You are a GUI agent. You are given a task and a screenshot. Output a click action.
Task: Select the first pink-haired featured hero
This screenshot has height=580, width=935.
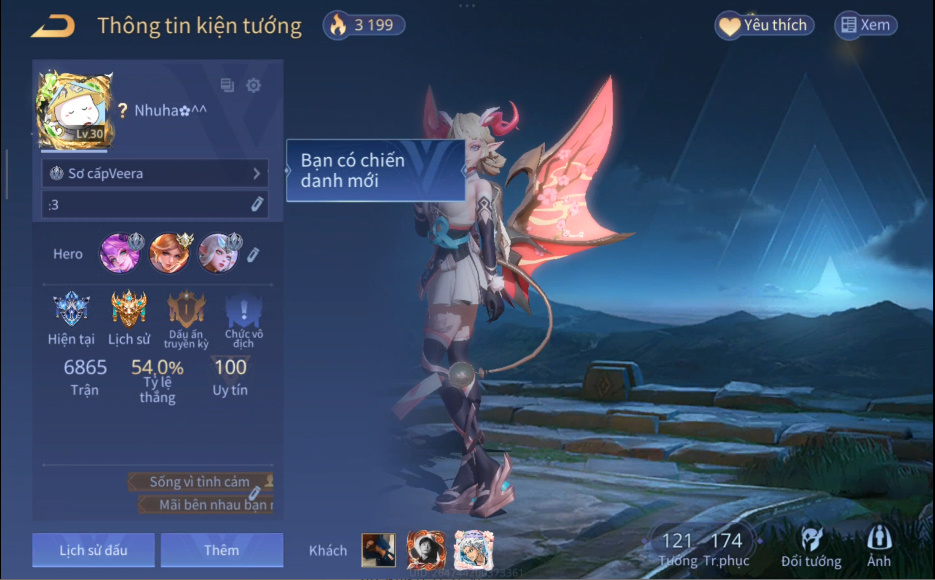[120, 253]
